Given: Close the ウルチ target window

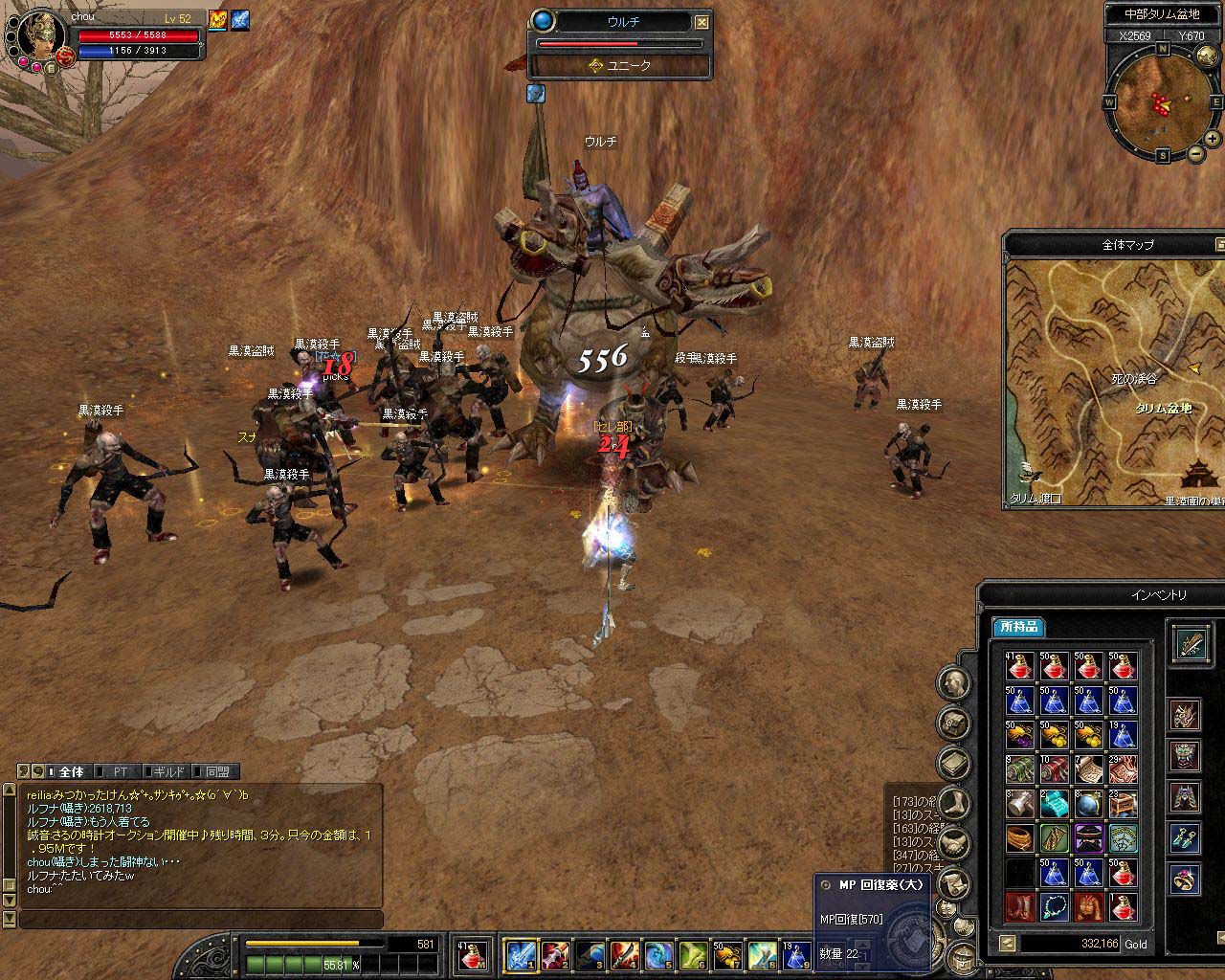Looking at the screenshot, I should tap(702, 22).
